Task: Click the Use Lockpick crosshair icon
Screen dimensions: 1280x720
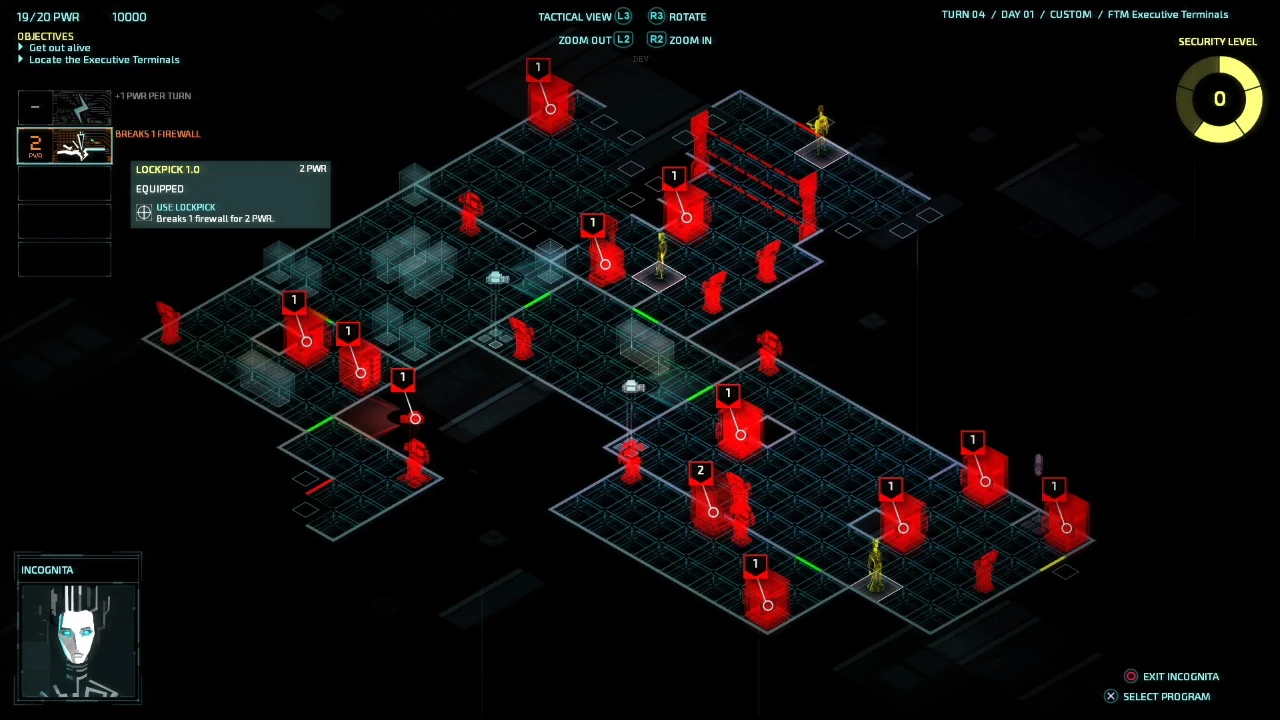Action: [x=144, y=211]
